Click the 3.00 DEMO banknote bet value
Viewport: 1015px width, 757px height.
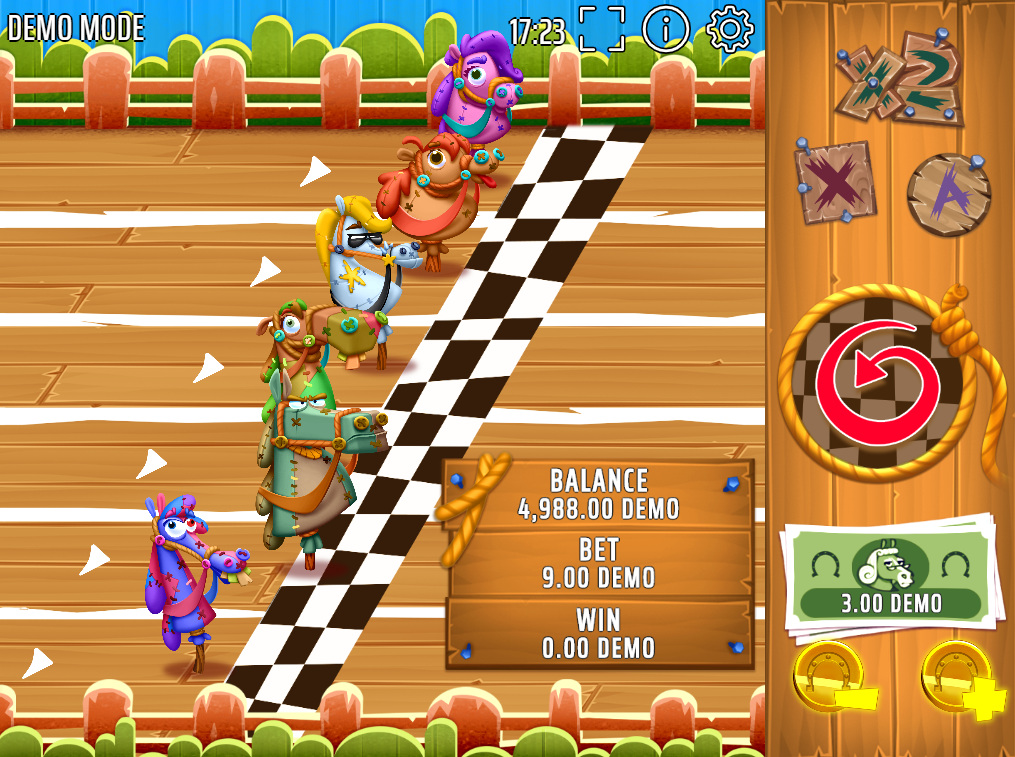pos(889,579)
